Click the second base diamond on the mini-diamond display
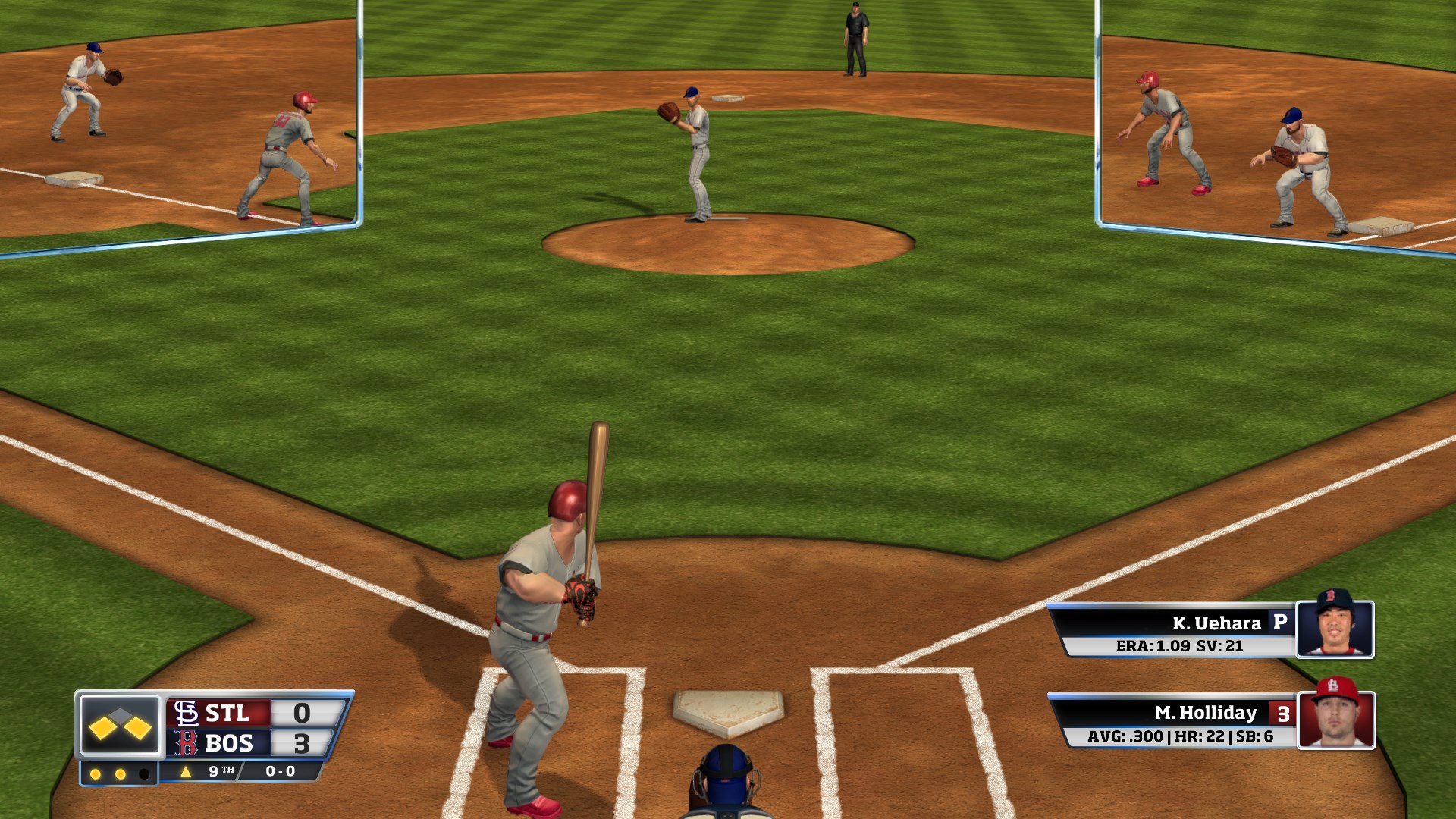 coord(119,715)
